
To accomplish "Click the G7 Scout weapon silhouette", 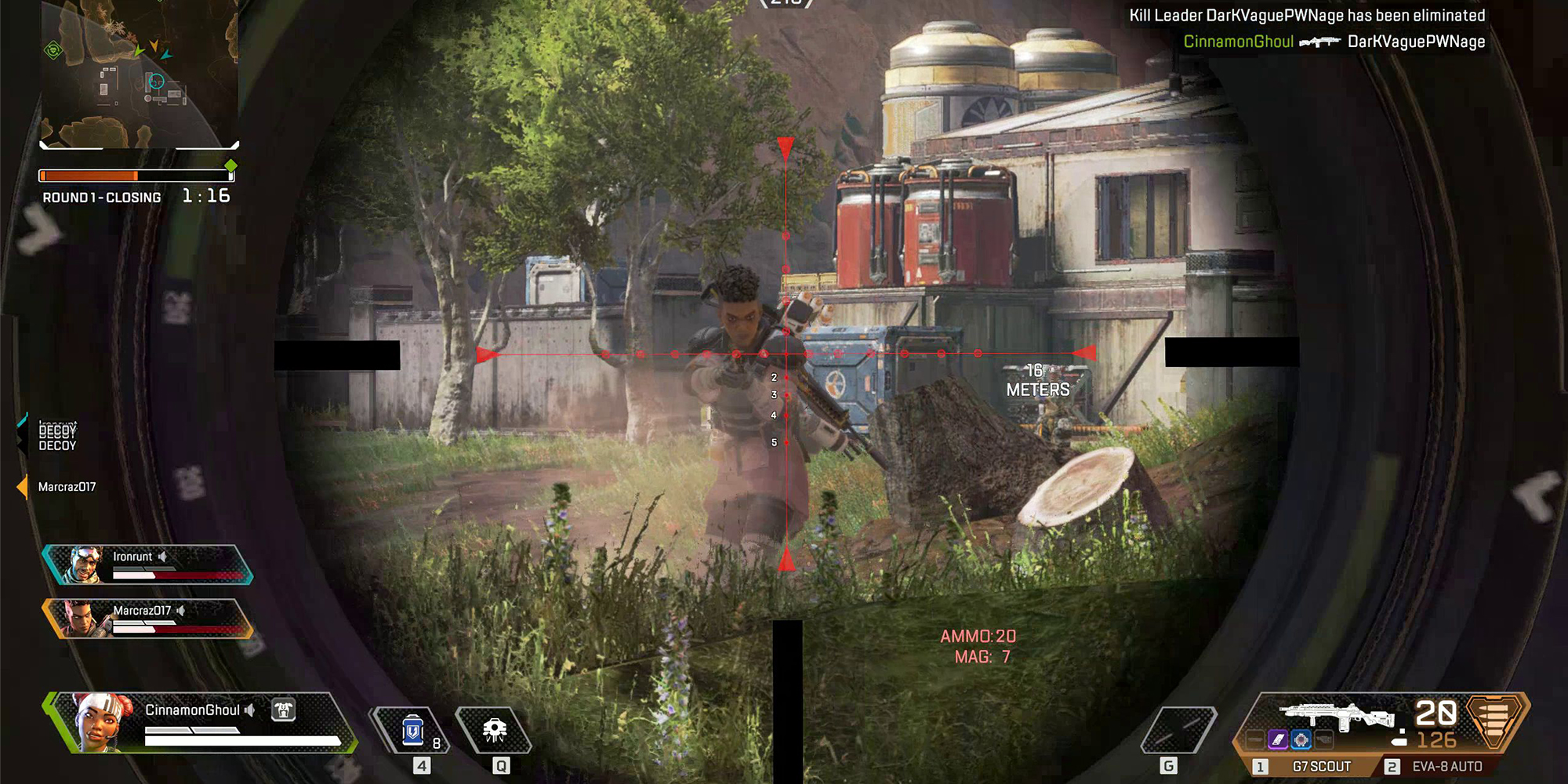I will point(1337,714).
